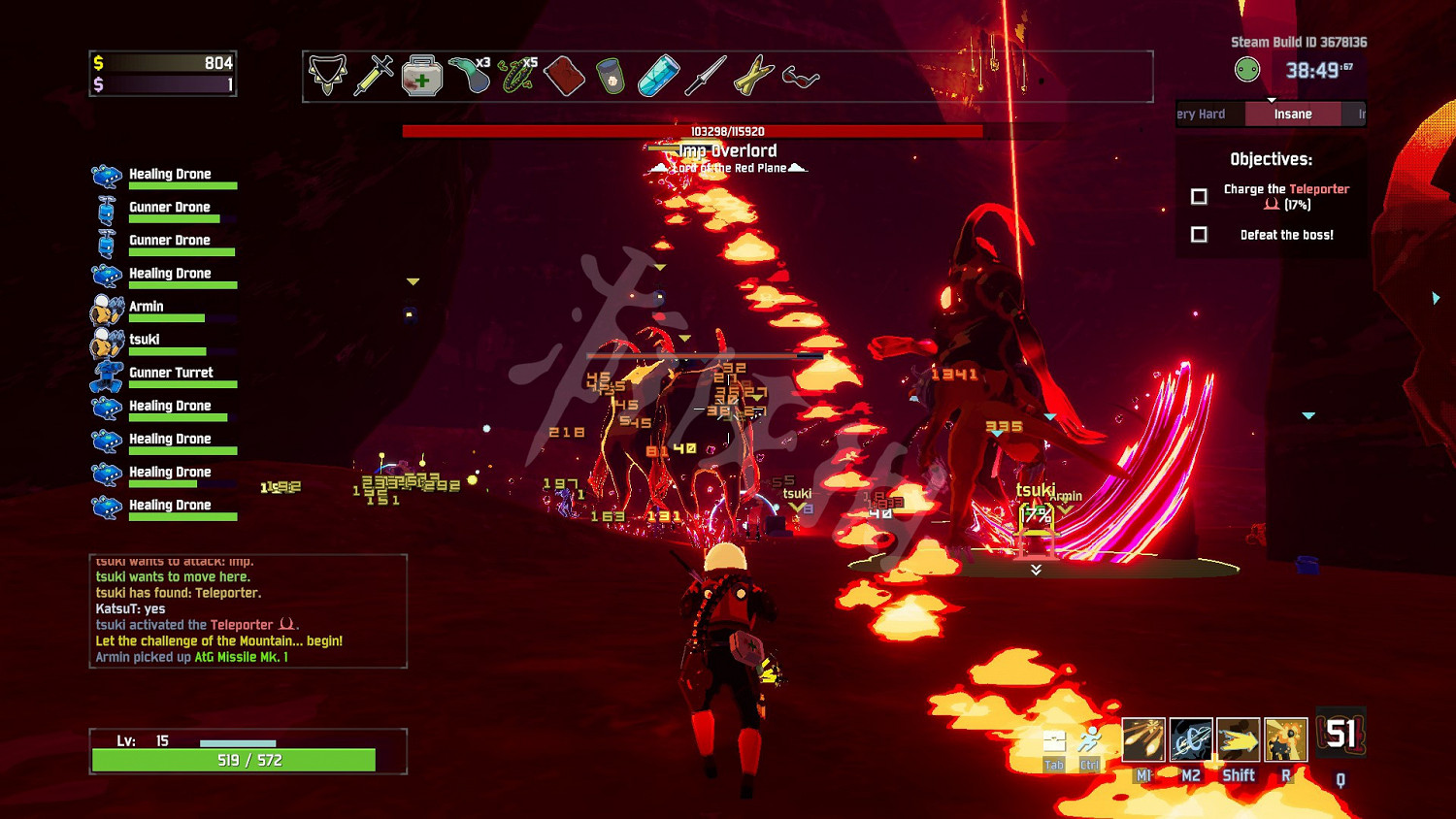Screen dimensions: 1456x819
Task: Select the Soldier's Syringe item icon
Action: point(374,75)
